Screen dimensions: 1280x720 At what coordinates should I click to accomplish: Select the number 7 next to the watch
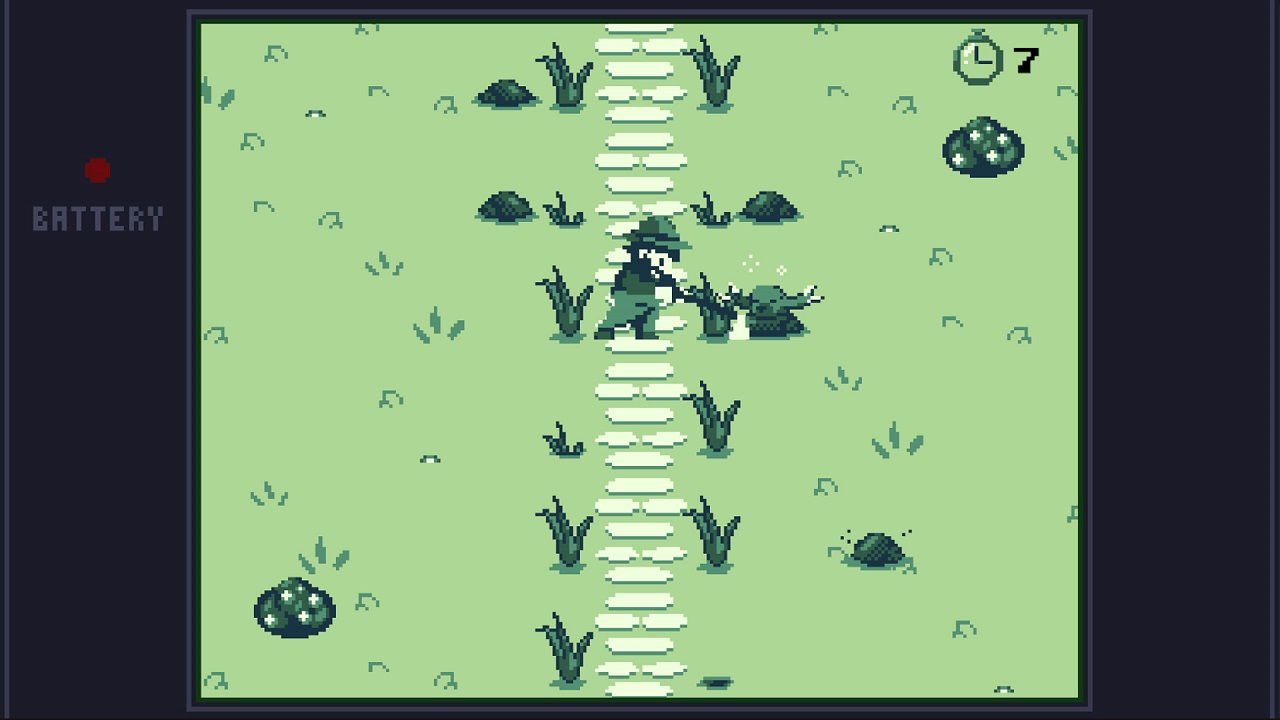click(1026, 60)
